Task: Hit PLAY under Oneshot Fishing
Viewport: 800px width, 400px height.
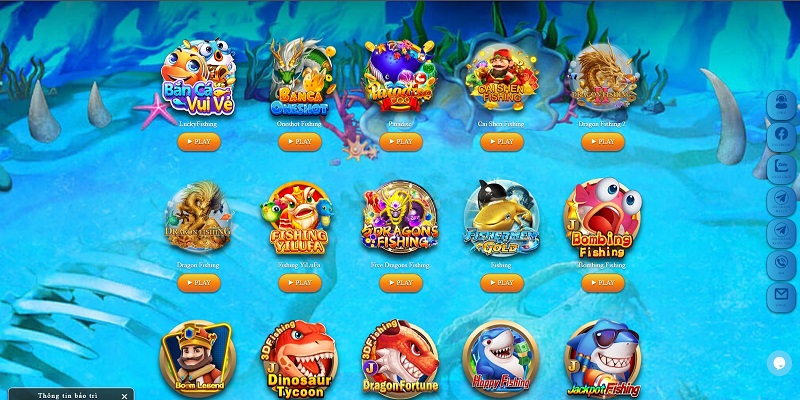Action: pos(299,142)
